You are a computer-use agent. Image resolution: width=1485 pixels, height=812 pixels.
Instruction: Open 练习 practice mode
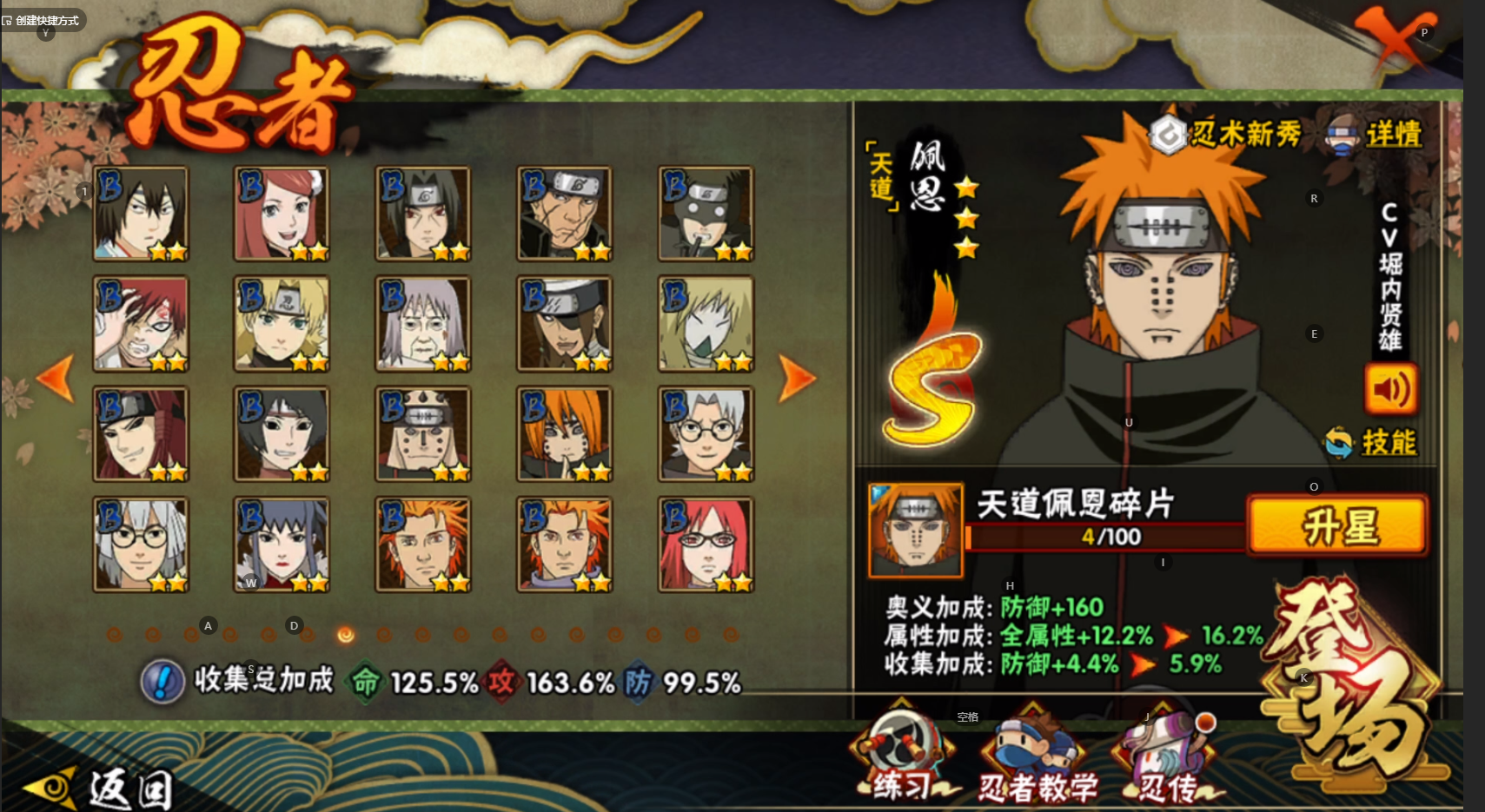pos(902,757)
